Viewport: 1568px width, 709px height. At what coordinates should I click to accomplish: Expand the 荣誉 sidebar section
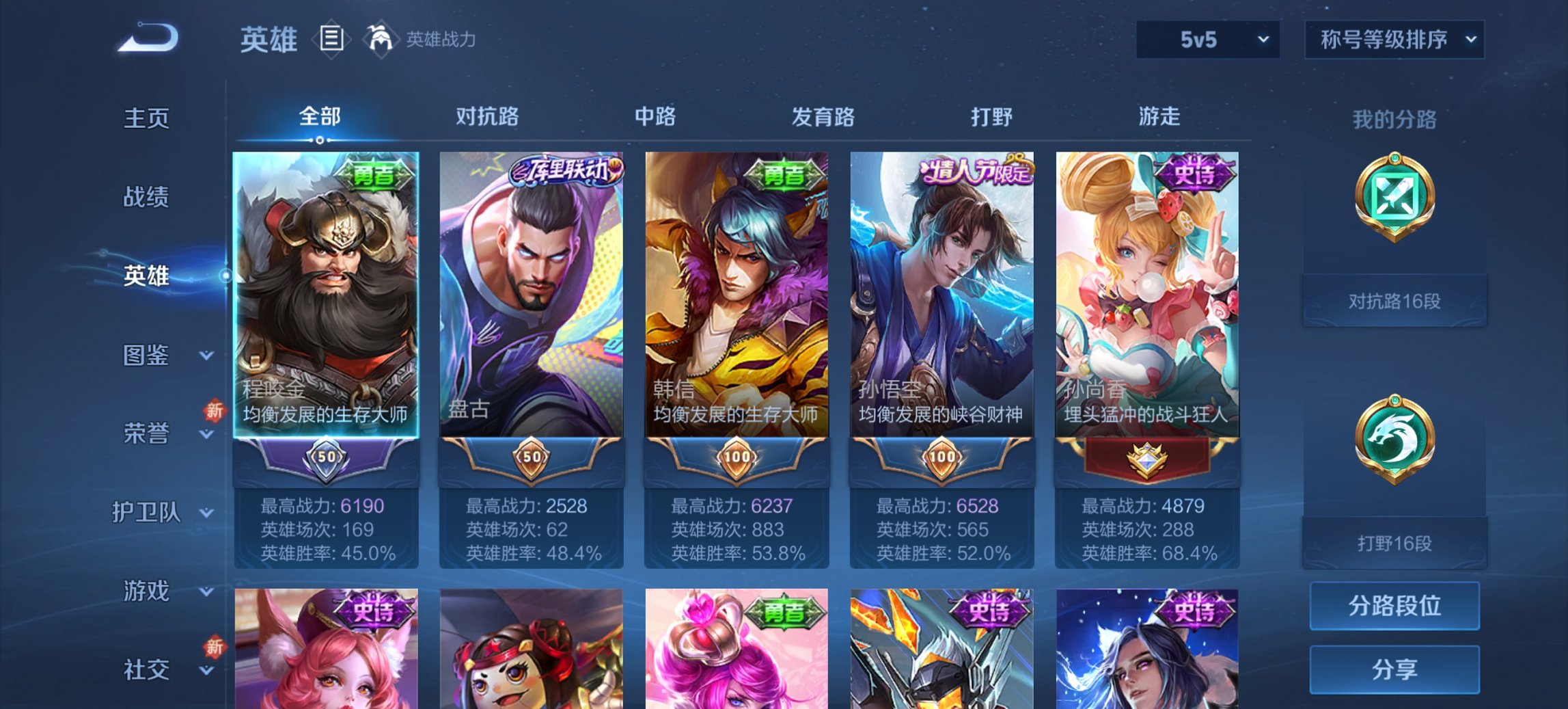[147, 433]
